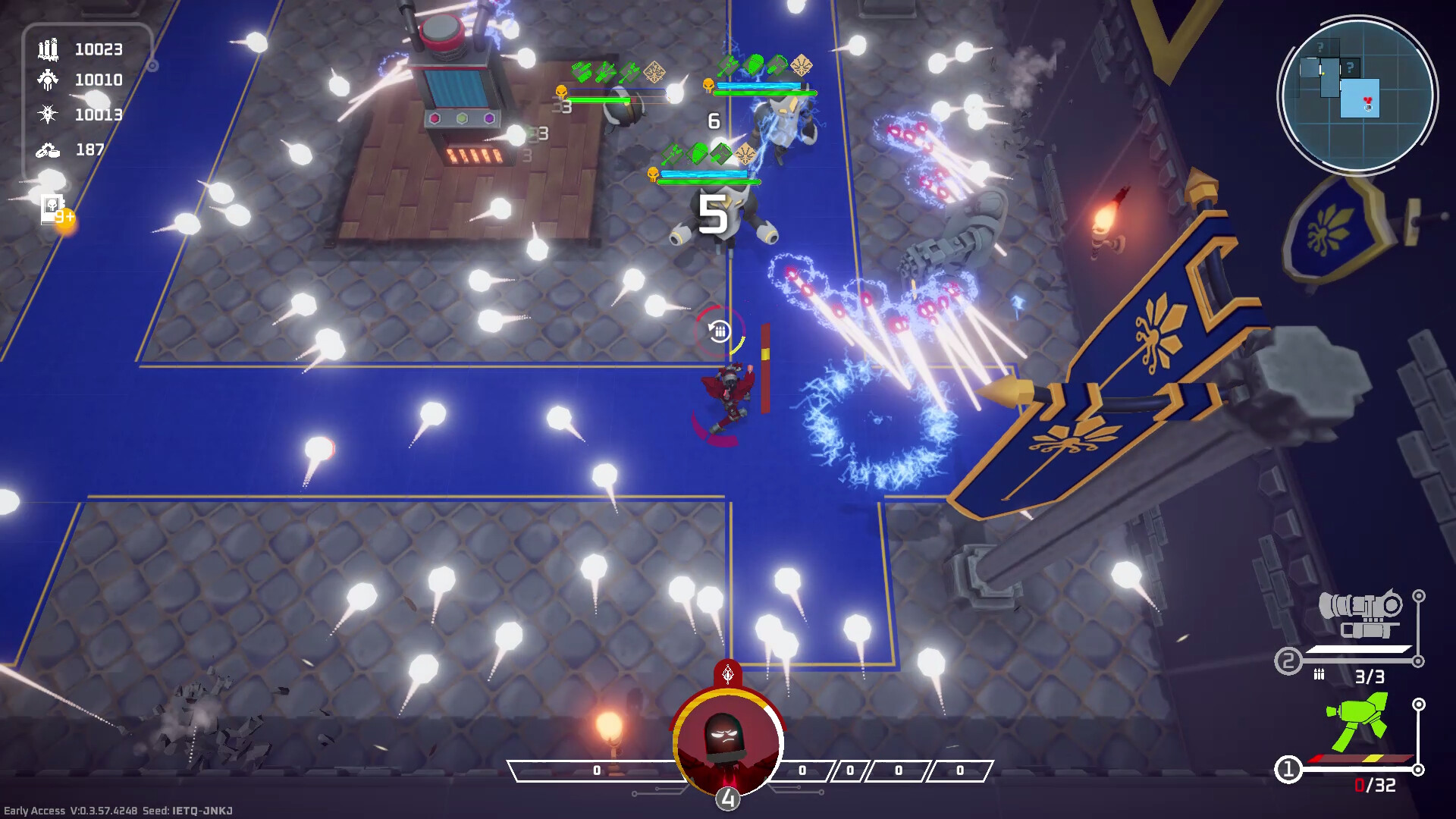1456x819 pixels.
Task: Click the gear resource icon showing 10010
Action: tap(47, 80)
